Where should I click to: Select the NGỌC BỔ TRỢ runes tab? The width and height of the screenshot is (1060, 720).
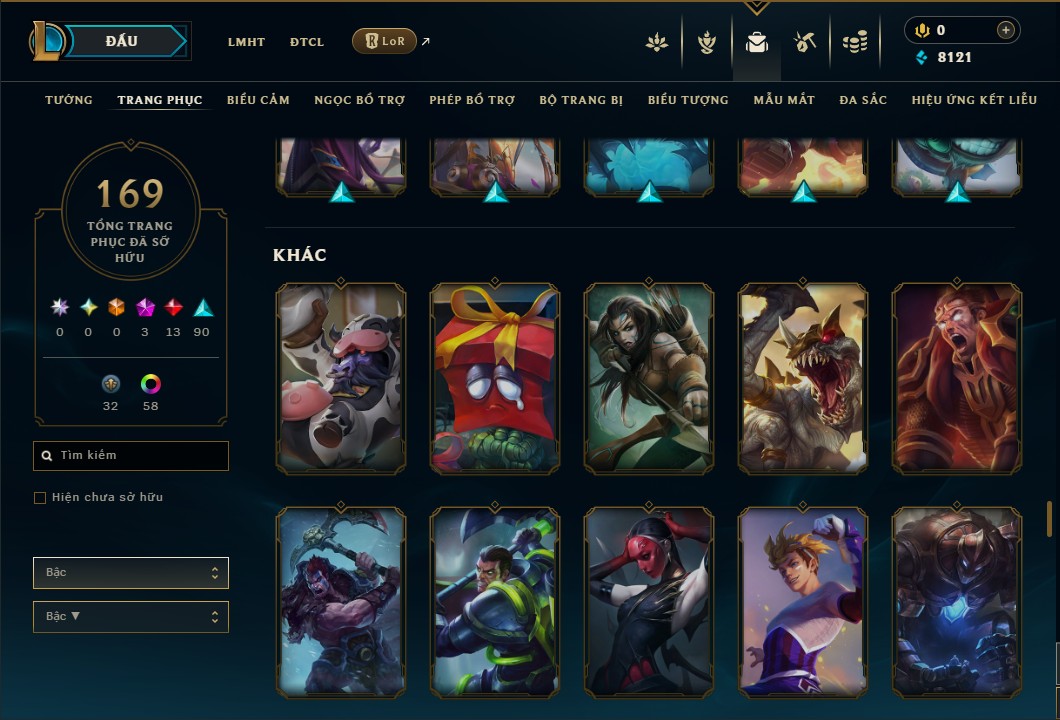tap(359, 100)
